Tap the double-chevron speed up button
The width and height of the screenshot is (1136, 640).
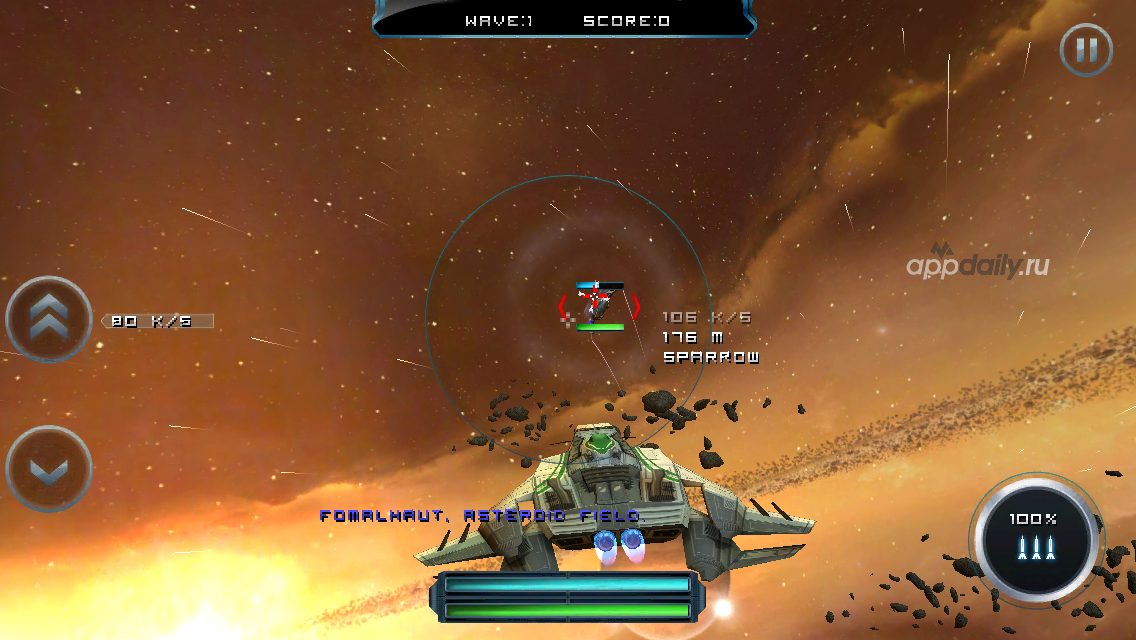pos(49,318)
